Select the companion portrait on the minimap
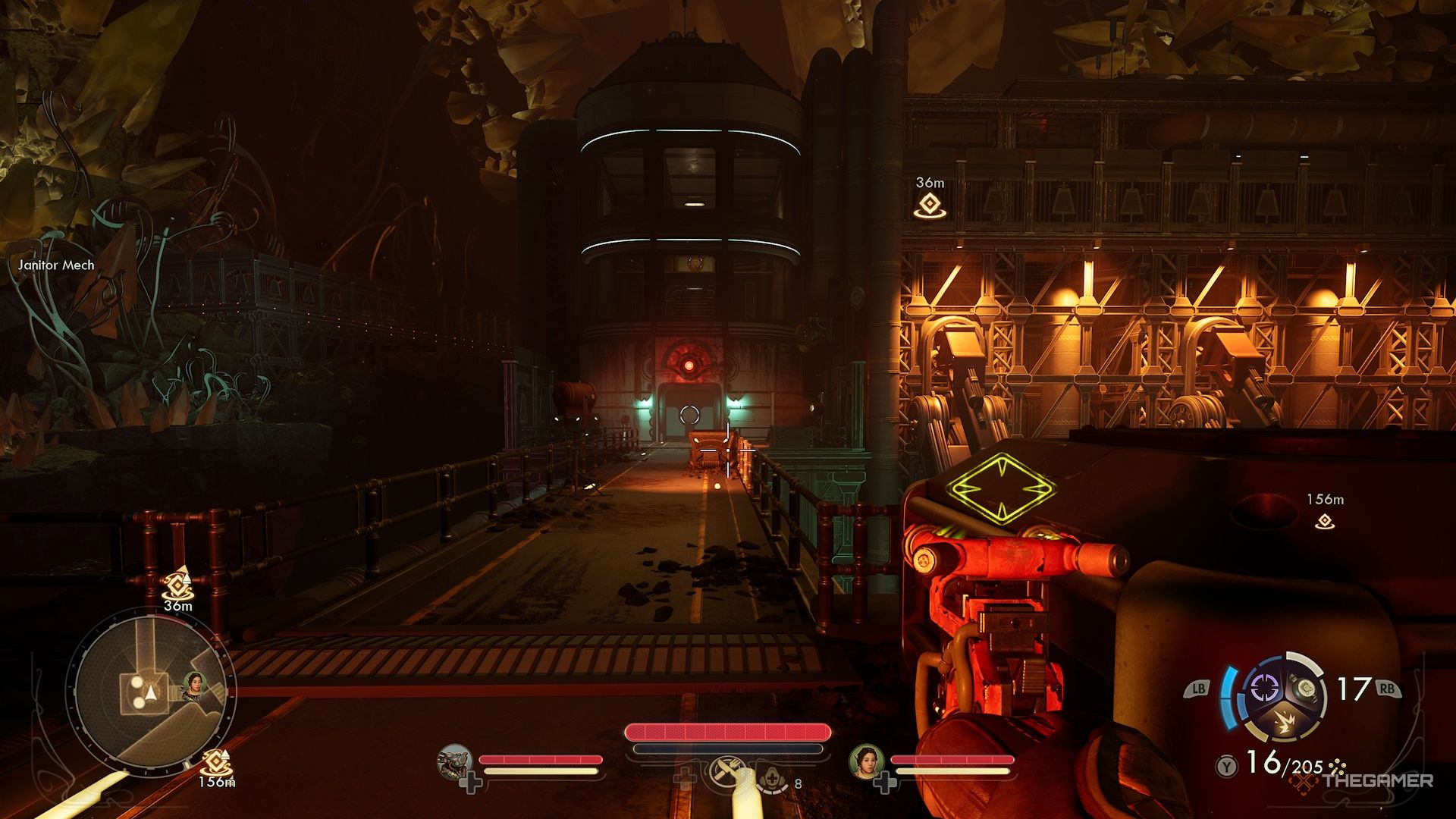Viewport: 1456px width, 819px height. (x=194, y=685)
